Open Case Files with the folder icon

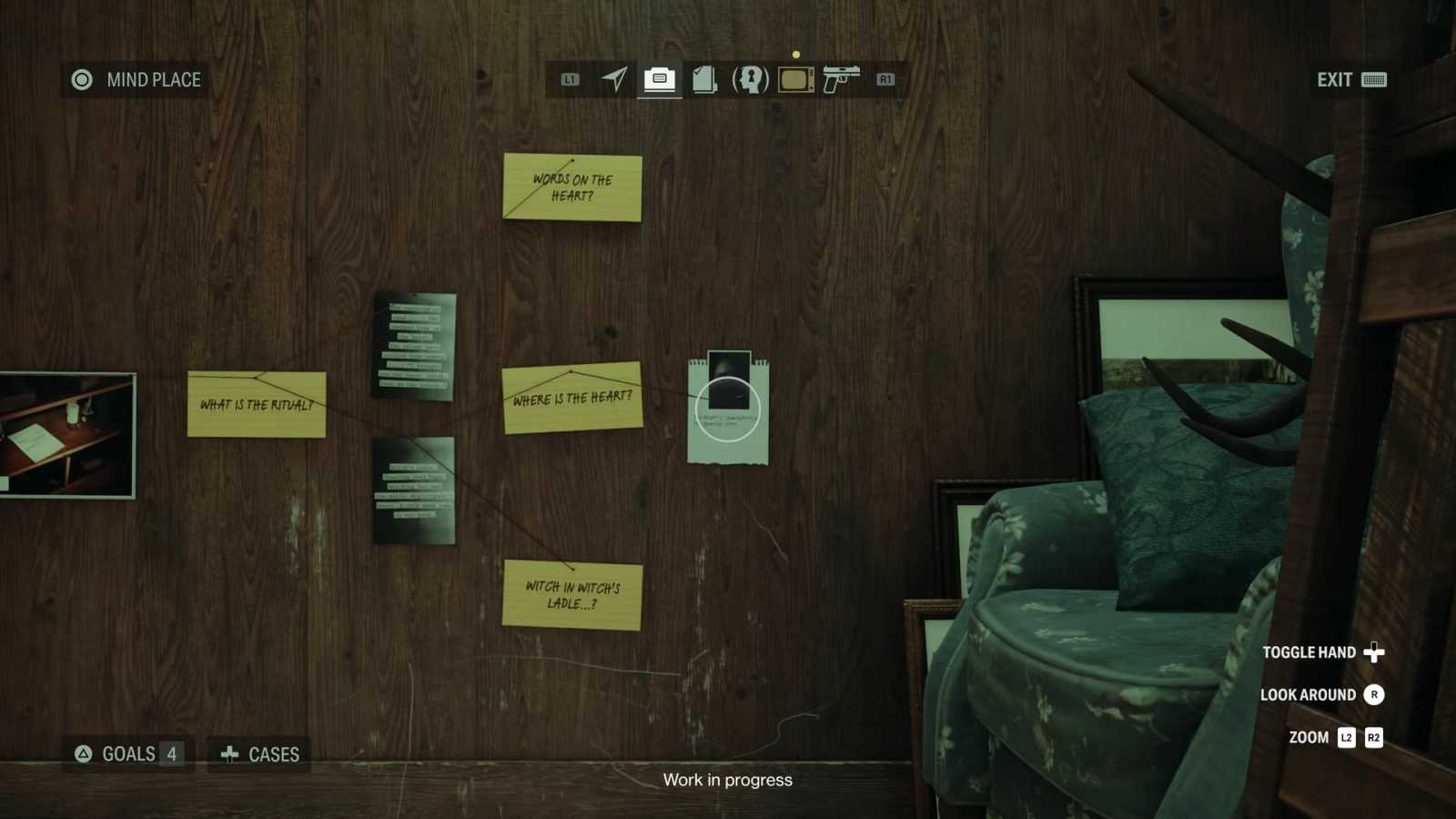click(x=703, y=79)
